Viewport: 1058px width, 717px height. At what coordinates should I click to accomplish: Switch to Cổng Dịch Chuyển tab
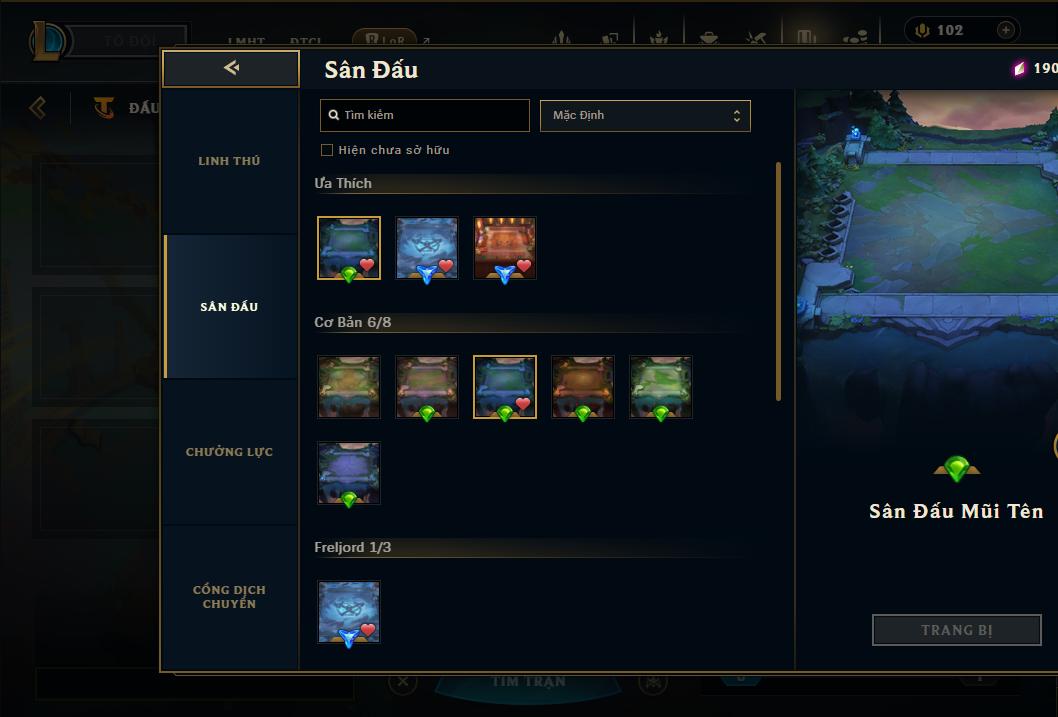tap(229, 597)
